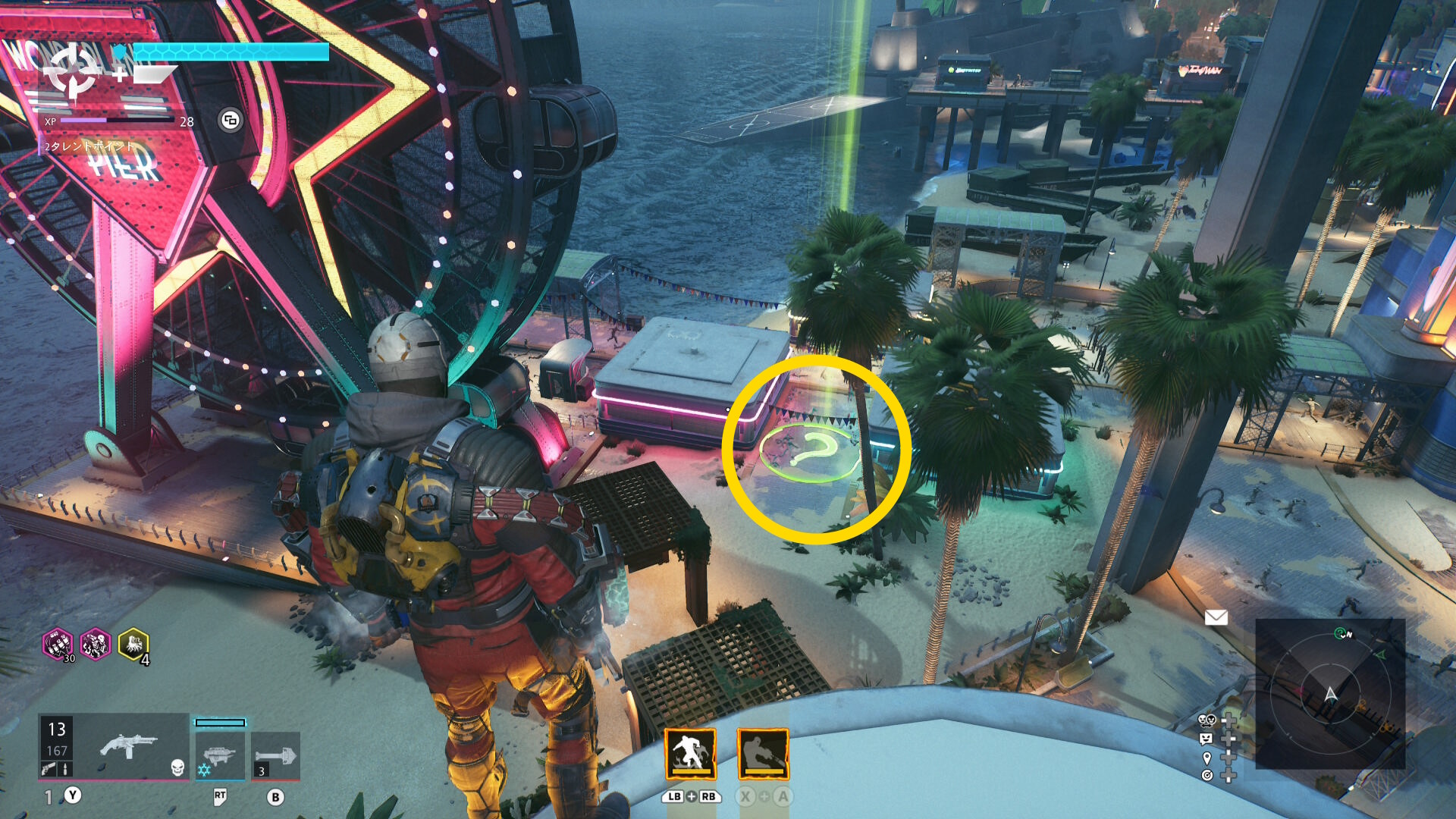Click the map pin marker shortcut
Viewport: 1456px width, 819px height.
coord(1206,758)
